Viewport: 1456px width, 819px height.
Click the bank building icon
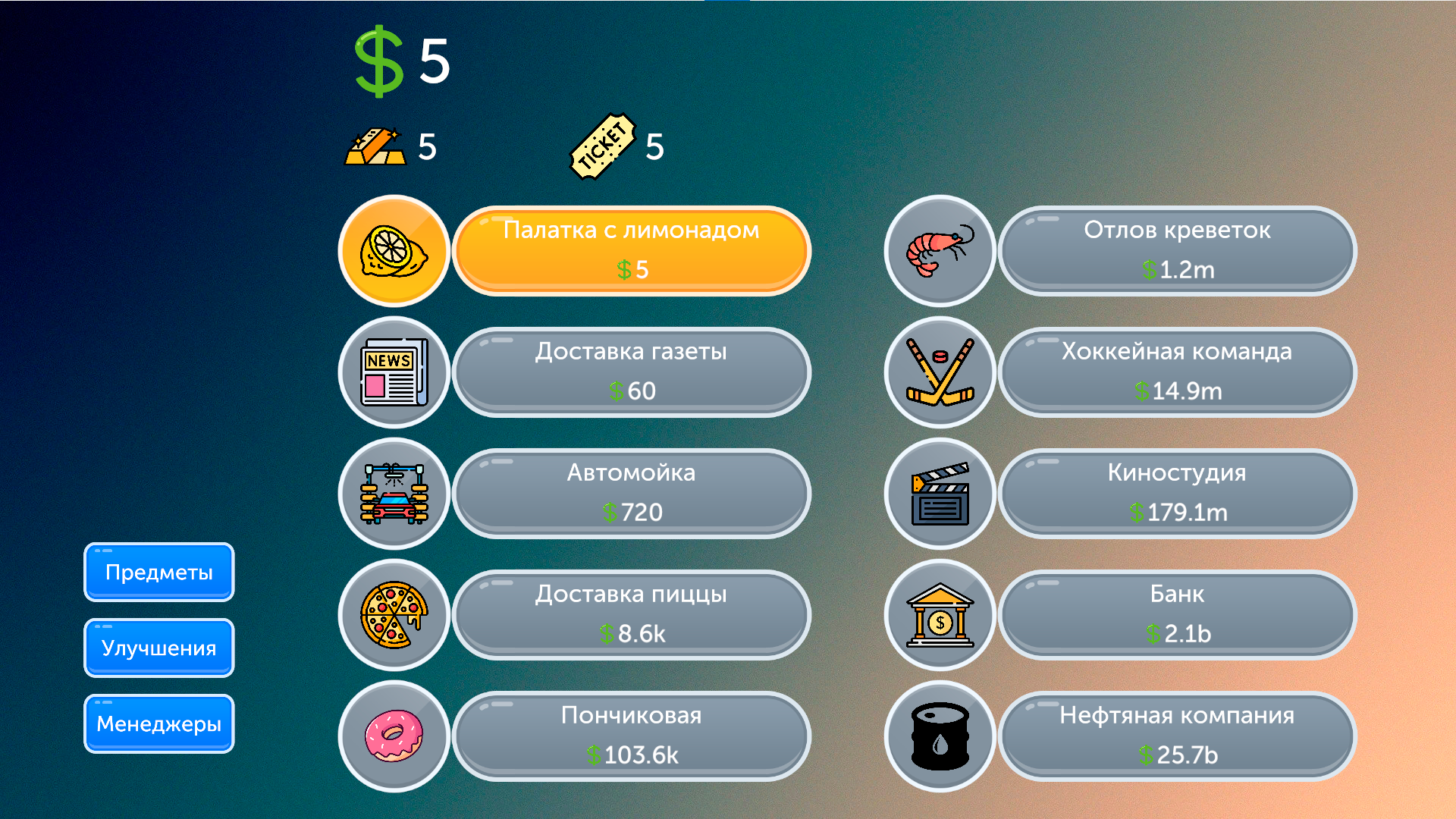click(x=939, y=614)
